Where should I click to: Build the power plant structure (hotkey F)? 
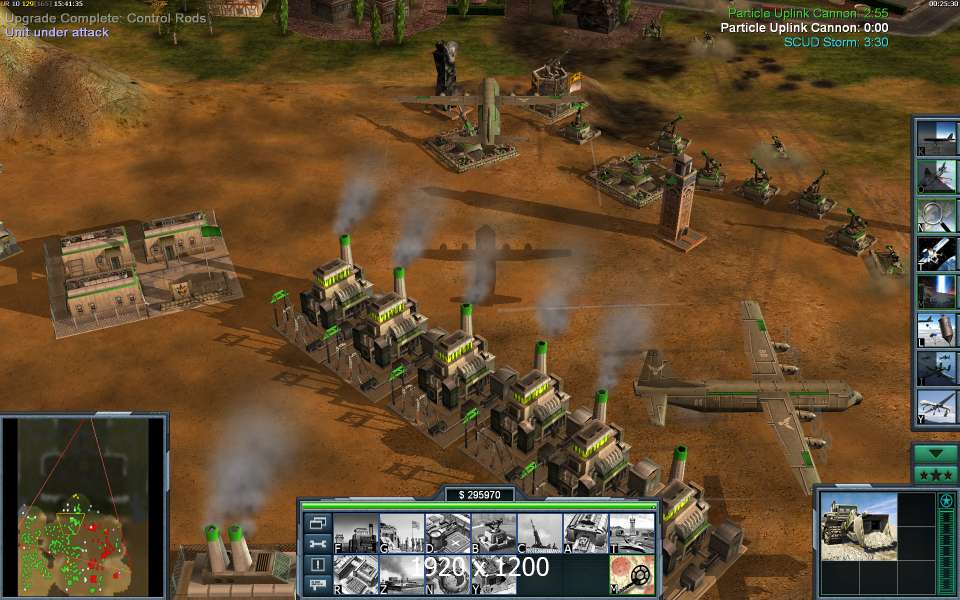click(x=354, y=533)
